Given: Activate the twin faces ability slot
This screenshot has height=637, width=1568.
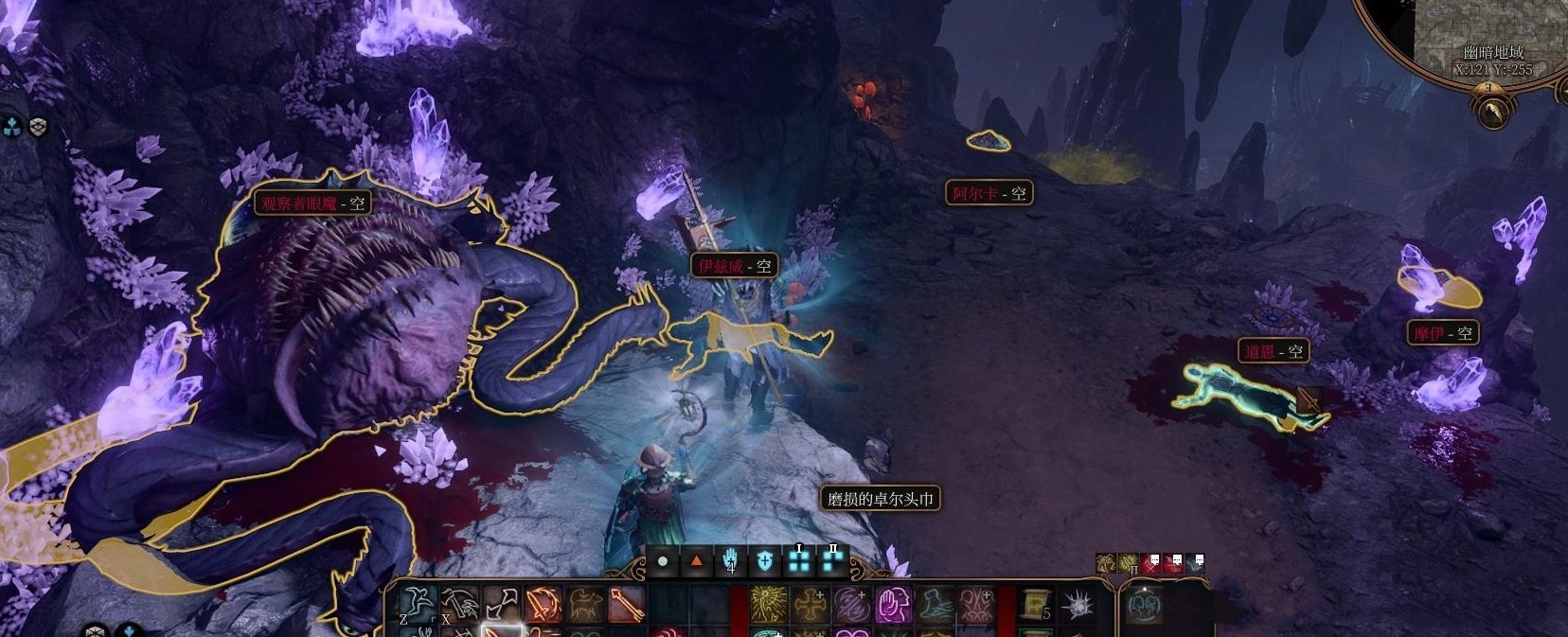Looking at the screenshot, I should (975, 604).
